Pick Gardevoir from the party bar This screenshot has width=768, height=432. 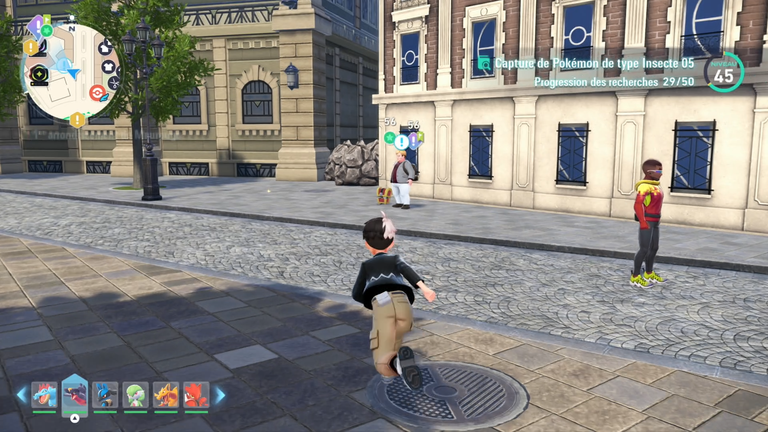click(135, 395)
